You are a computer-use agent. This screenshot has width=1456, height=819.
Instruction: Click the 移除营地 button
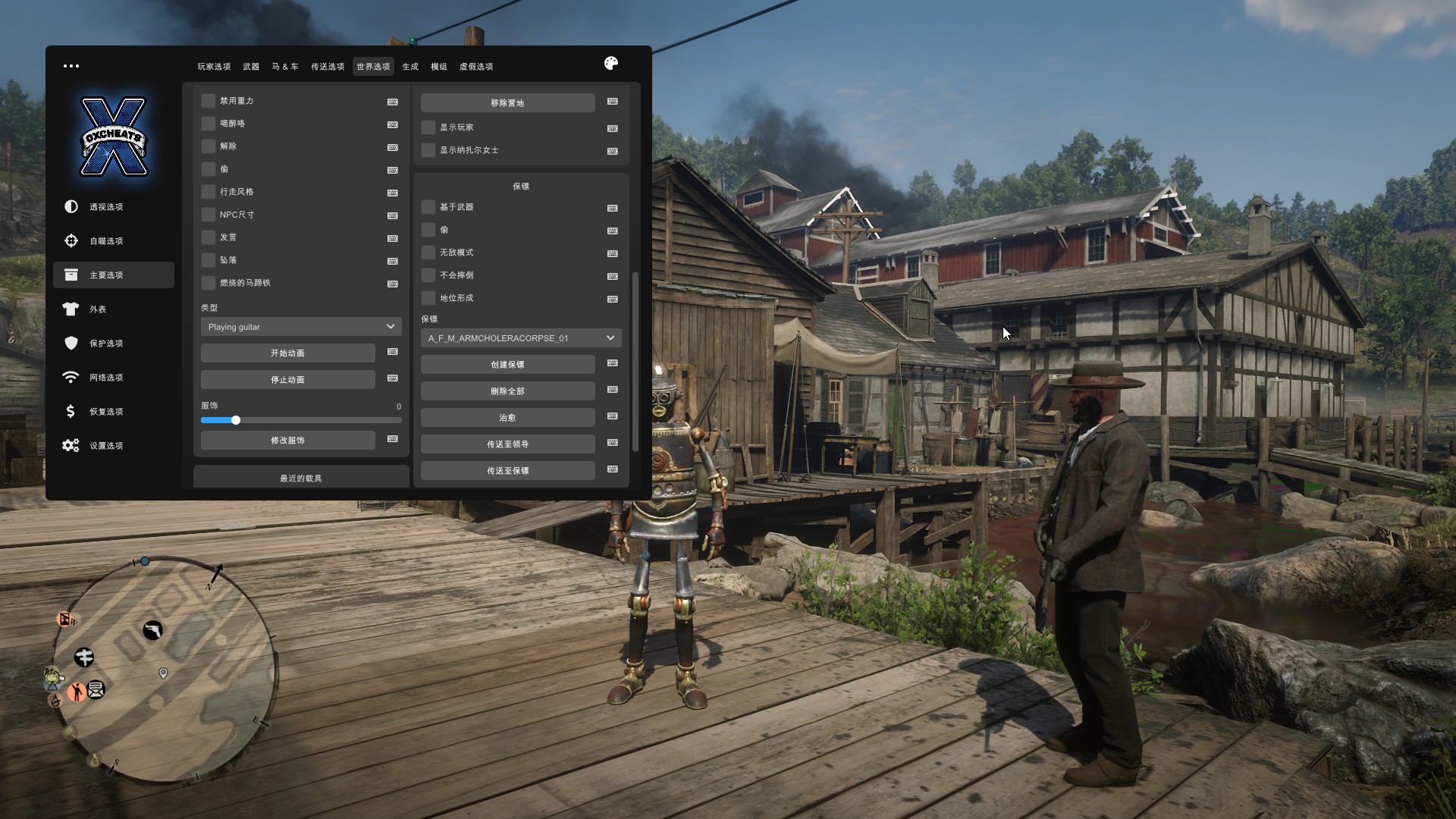coord(507,103)
